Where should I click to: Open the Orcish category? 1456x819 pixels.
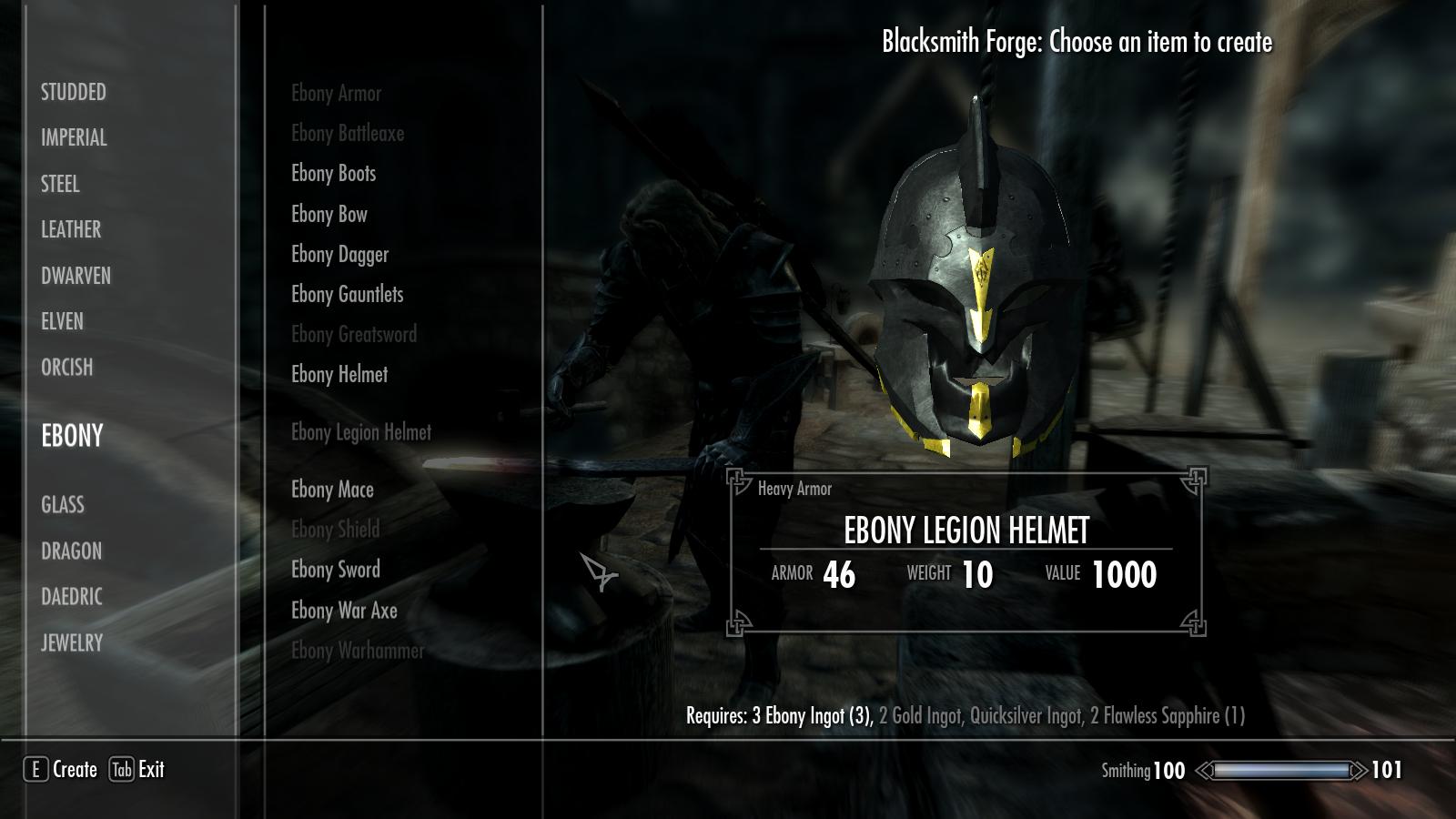coord(67,367)
